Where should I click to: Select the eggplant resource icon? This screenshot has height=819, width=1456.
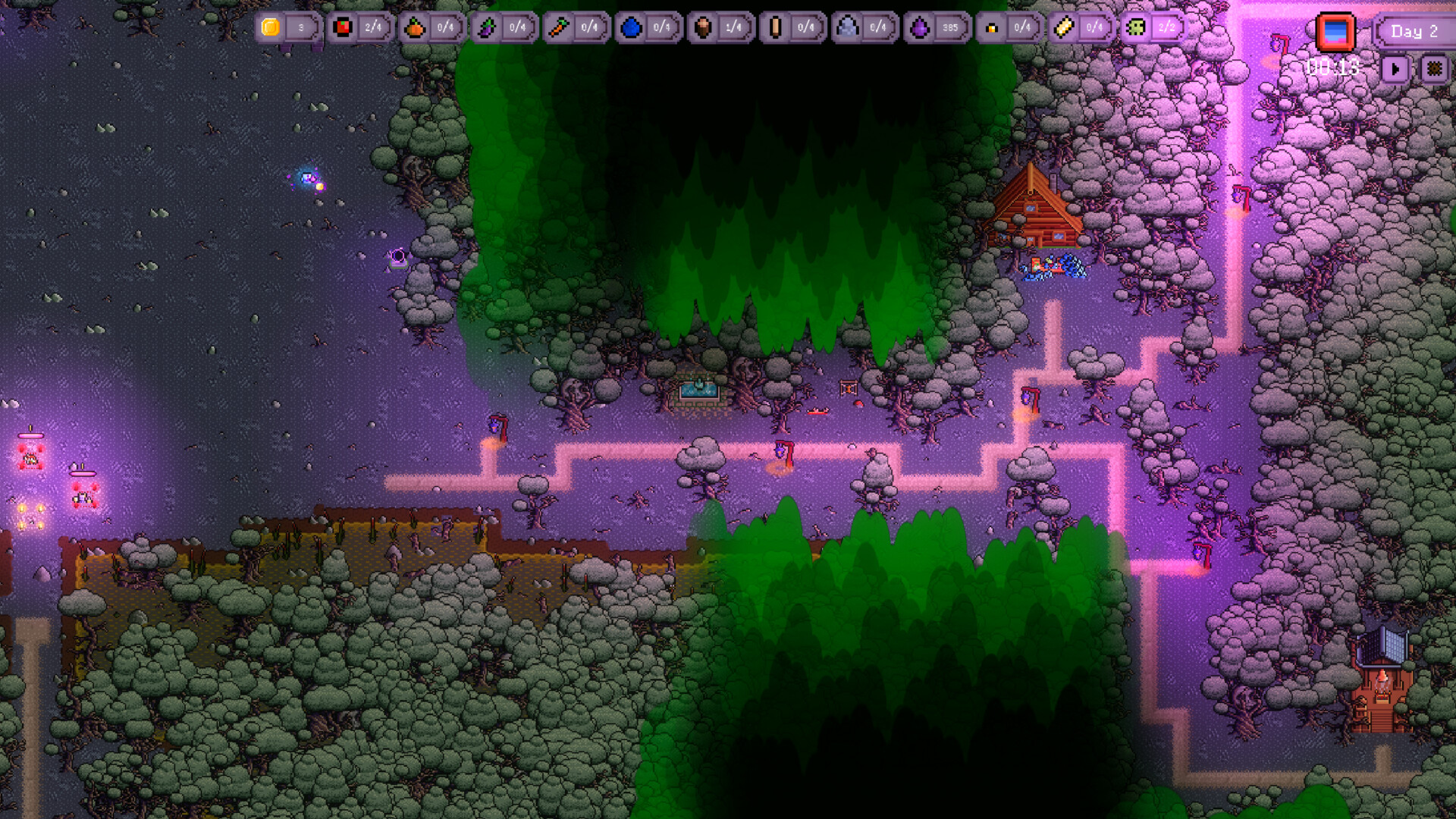(x=487, y=27)
